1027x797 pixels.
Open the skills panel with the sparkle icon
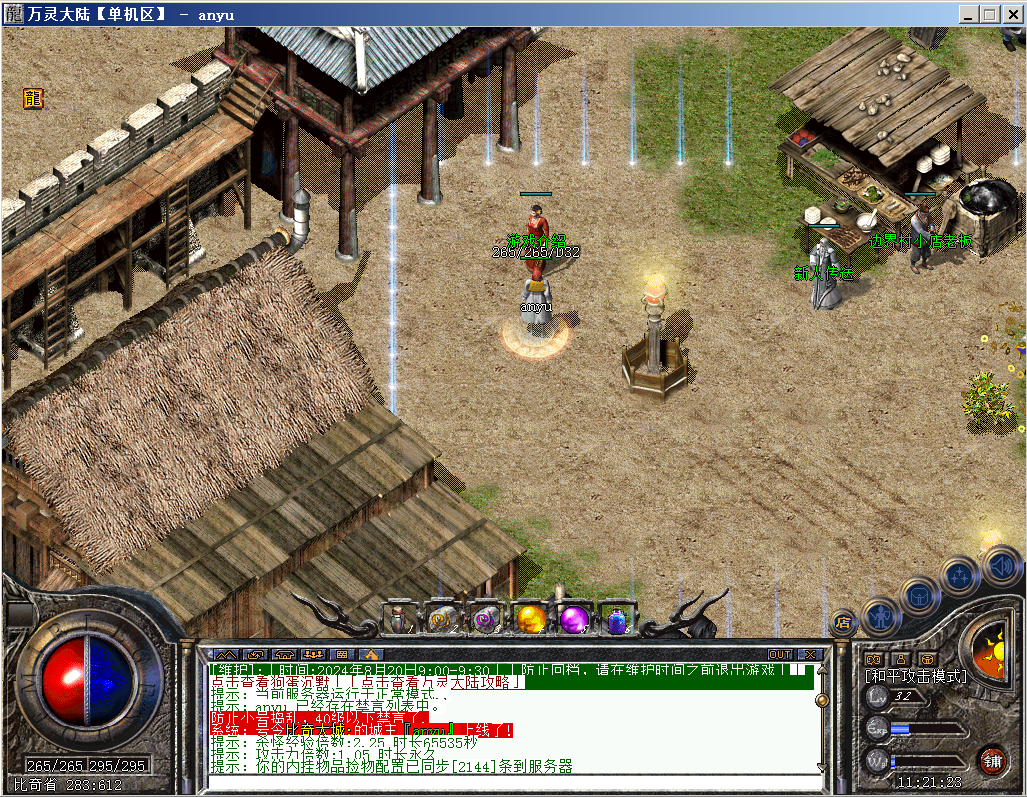pyautogui.click(x=959, y=575)
